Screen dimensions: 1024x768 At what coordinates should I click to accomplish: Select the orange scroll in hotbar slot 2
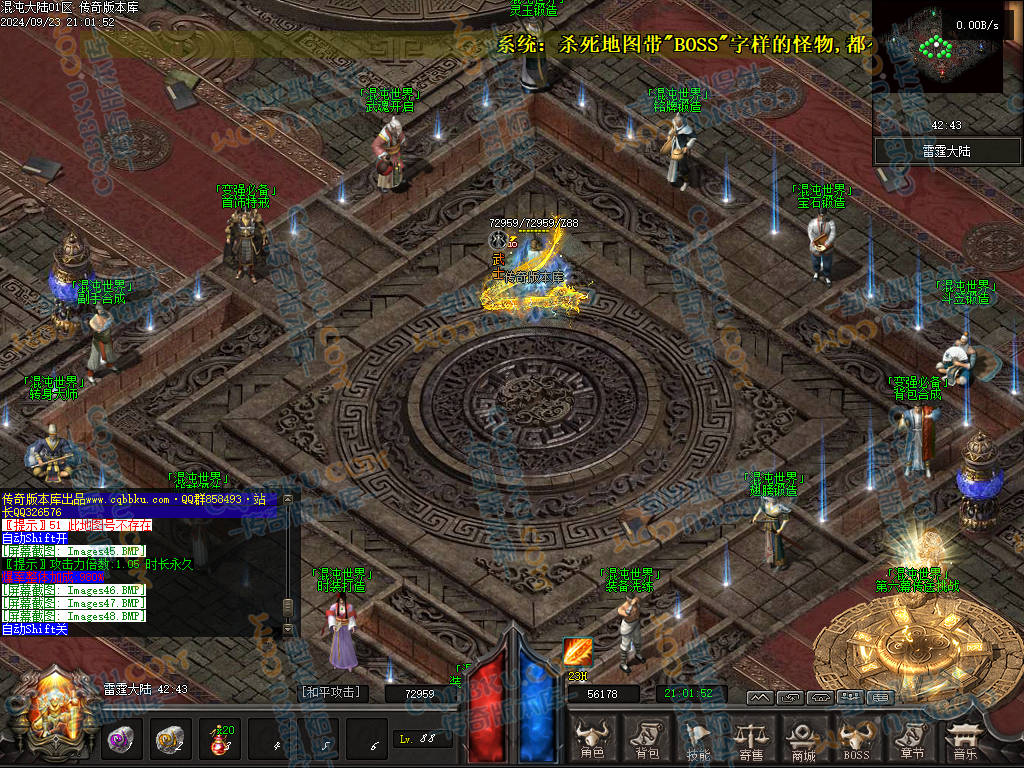tap(170, 740)
